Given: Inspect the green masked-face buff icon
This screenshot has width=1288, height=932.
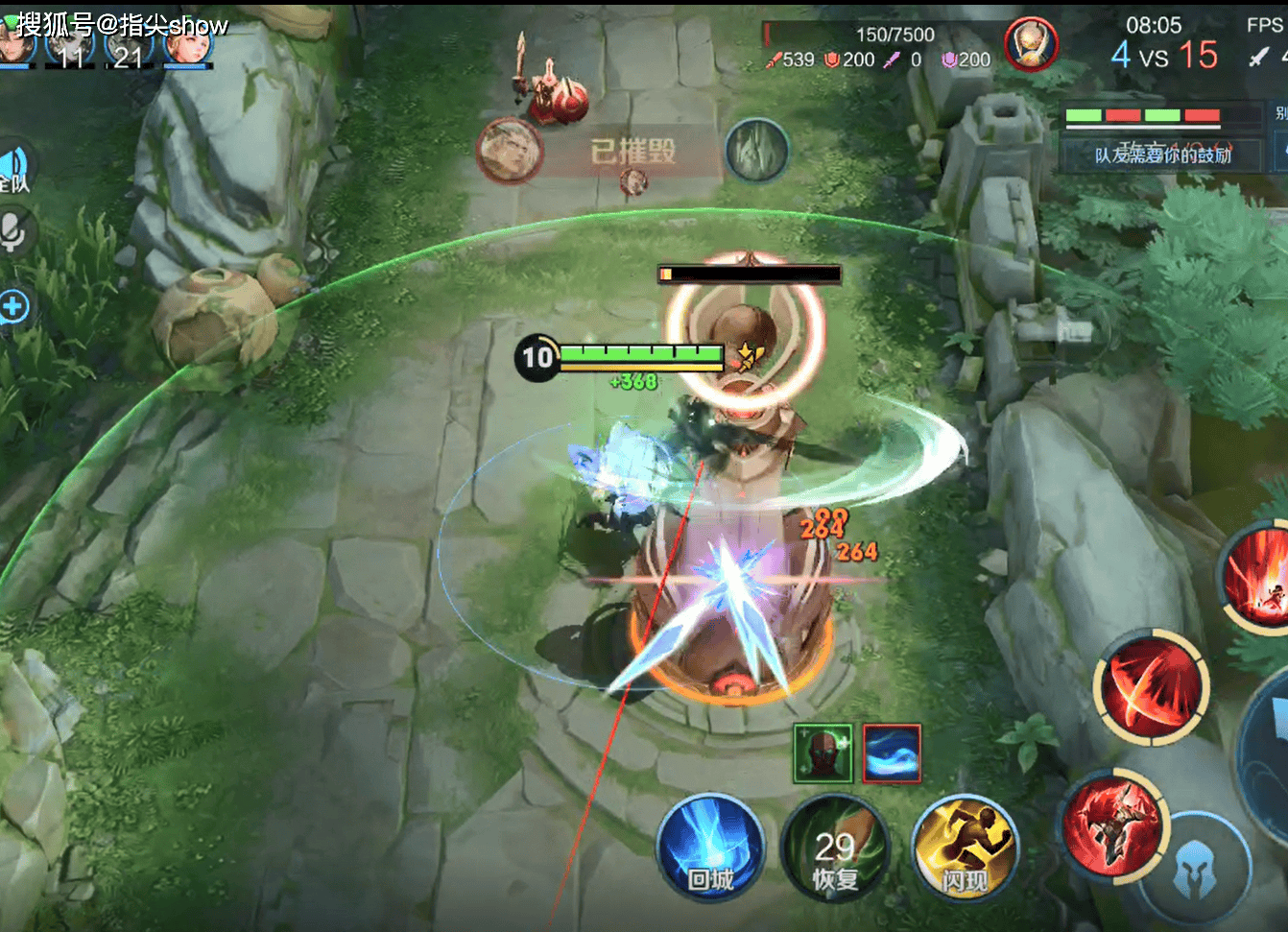Looking at the screenshot, I should point(823,753).
